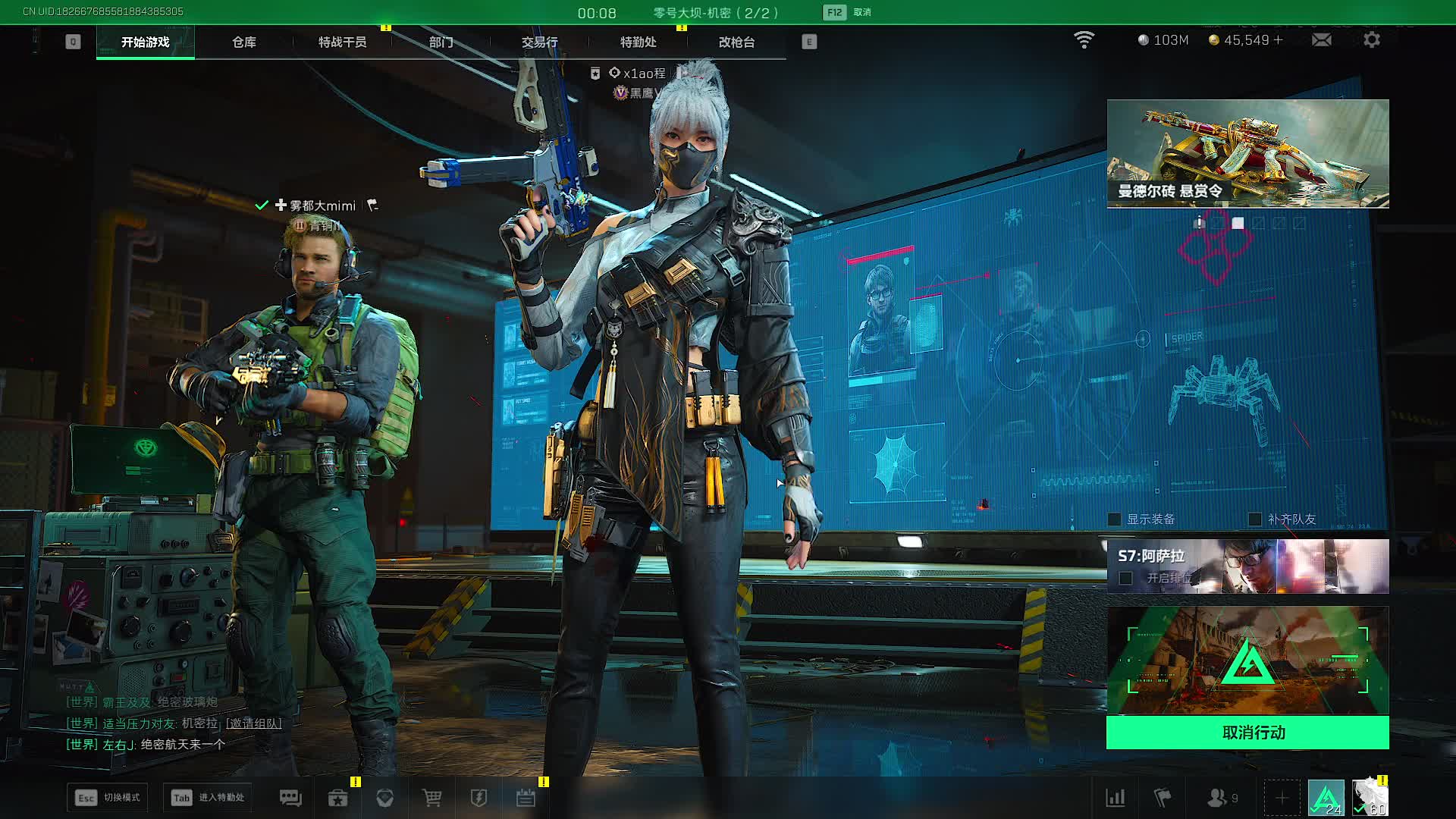1456x819 pixels.
Task: Open the 曼德尔砖 悬赏令 banner
Action: [1247, 153]
